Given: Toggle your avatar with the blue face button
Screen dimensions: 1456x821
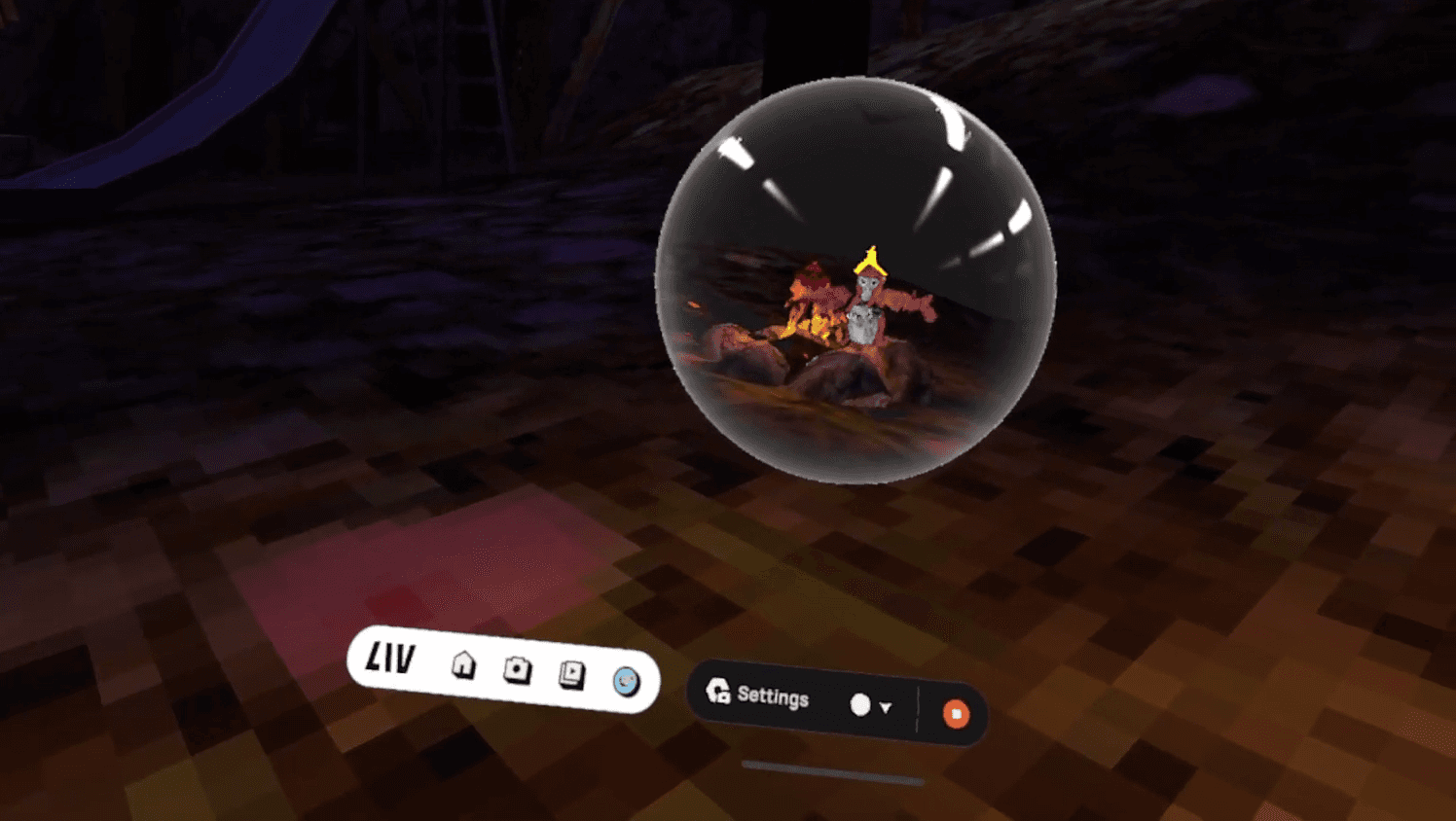Looking at the screenshot, I should 626,683.
